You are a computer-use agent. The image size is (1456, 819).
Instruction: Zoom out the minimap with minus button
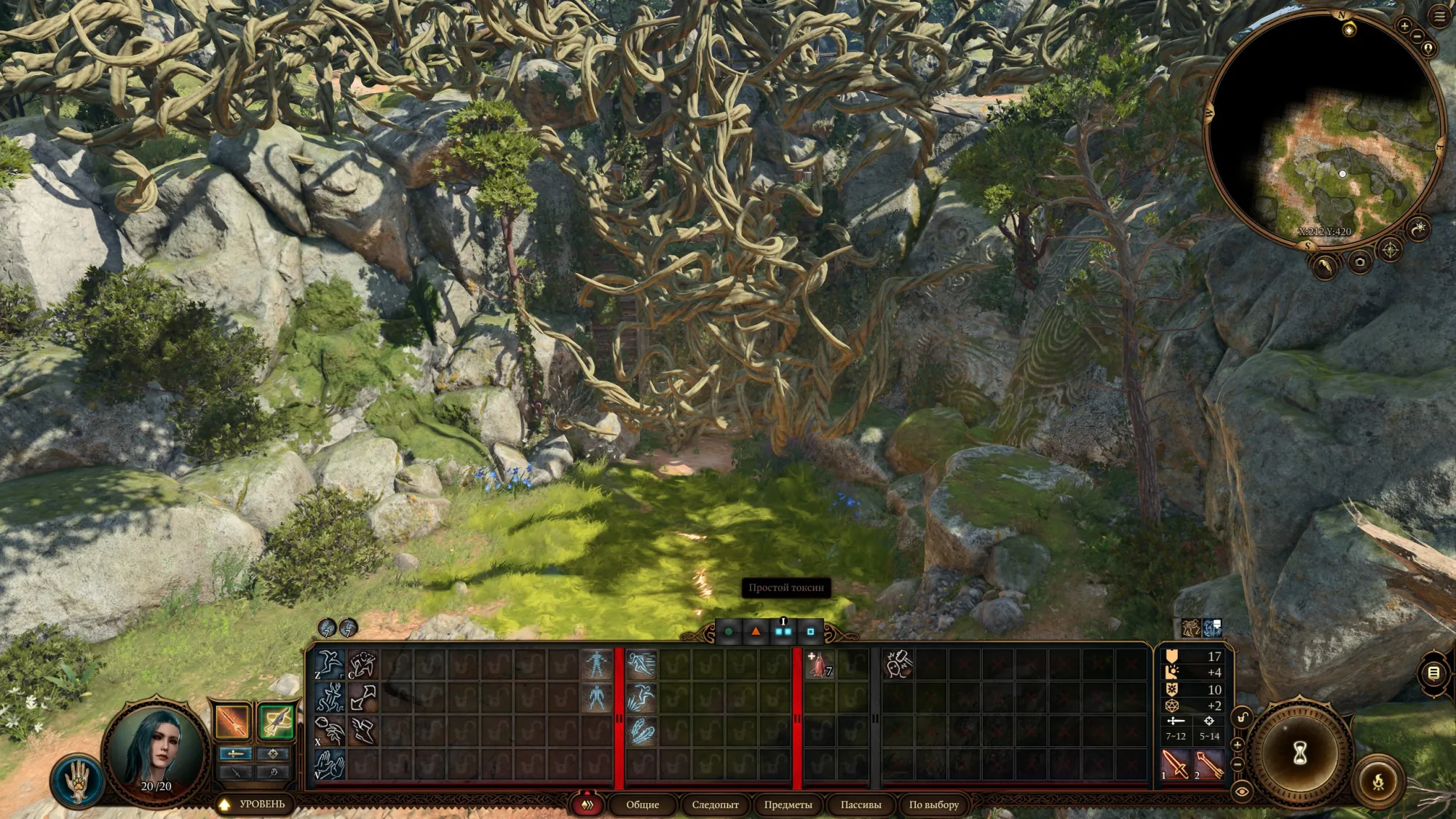(1416, 36)
